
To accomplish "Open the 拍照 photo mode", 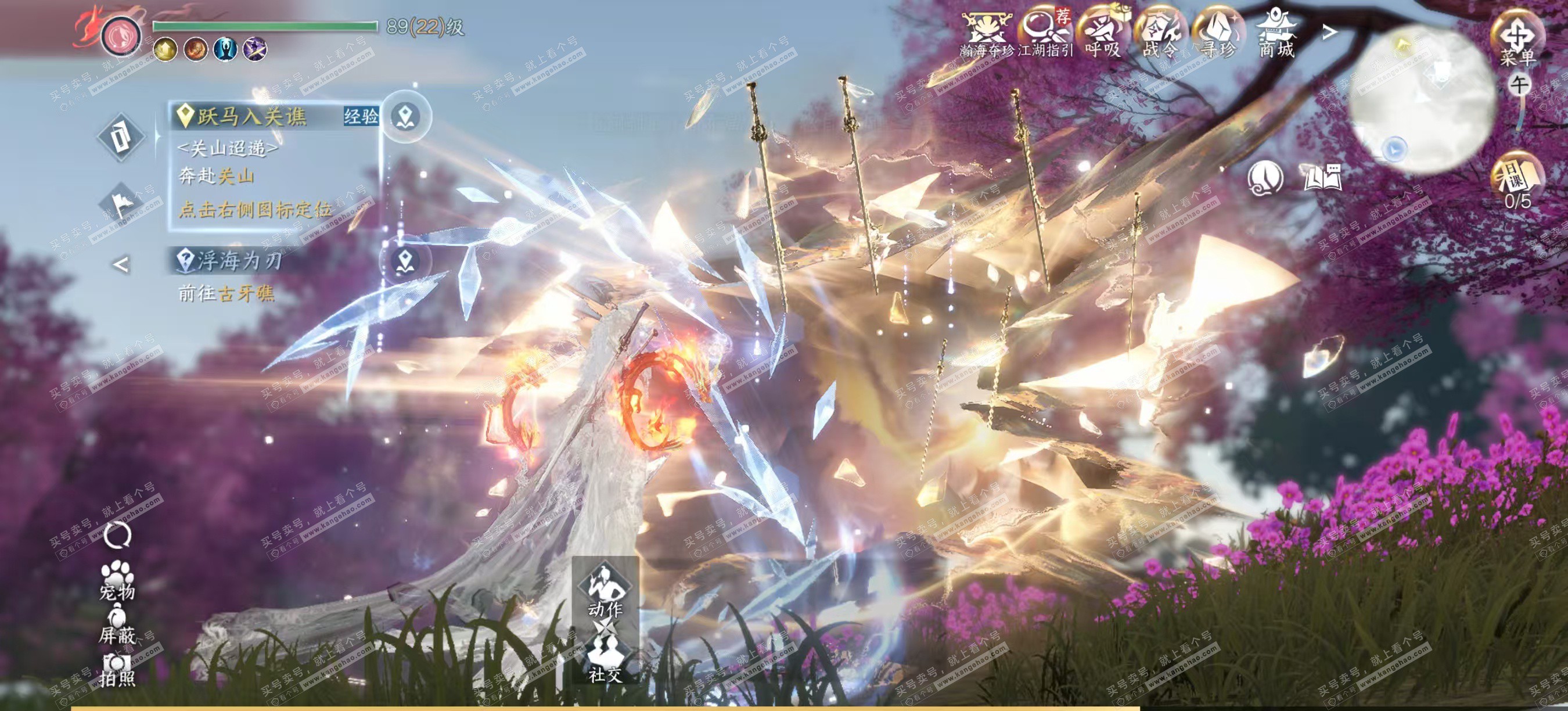I will click(117, 670).
